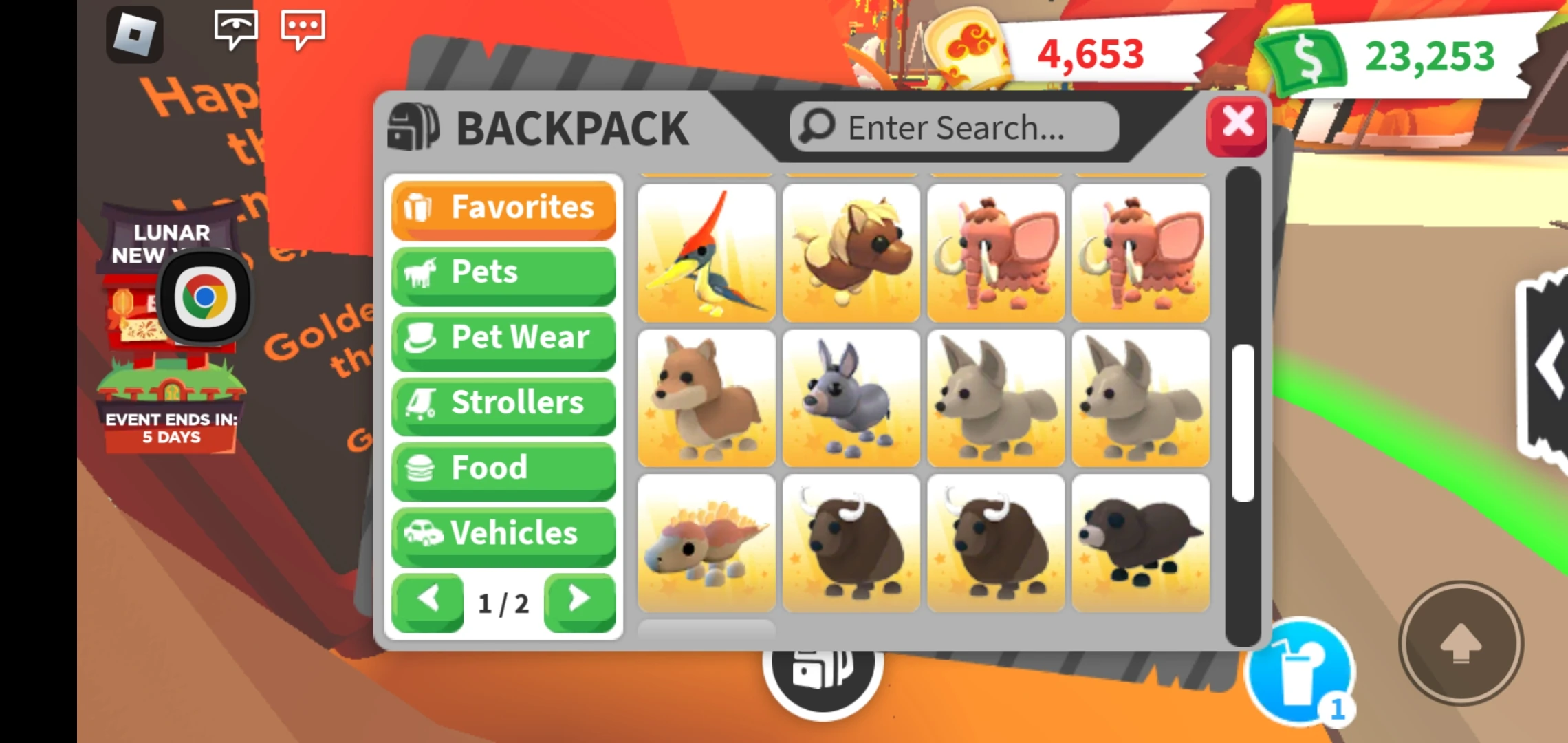Screen dimensions: 1568x743
Task: Select the Strollers category
Action: click(503, 404)
